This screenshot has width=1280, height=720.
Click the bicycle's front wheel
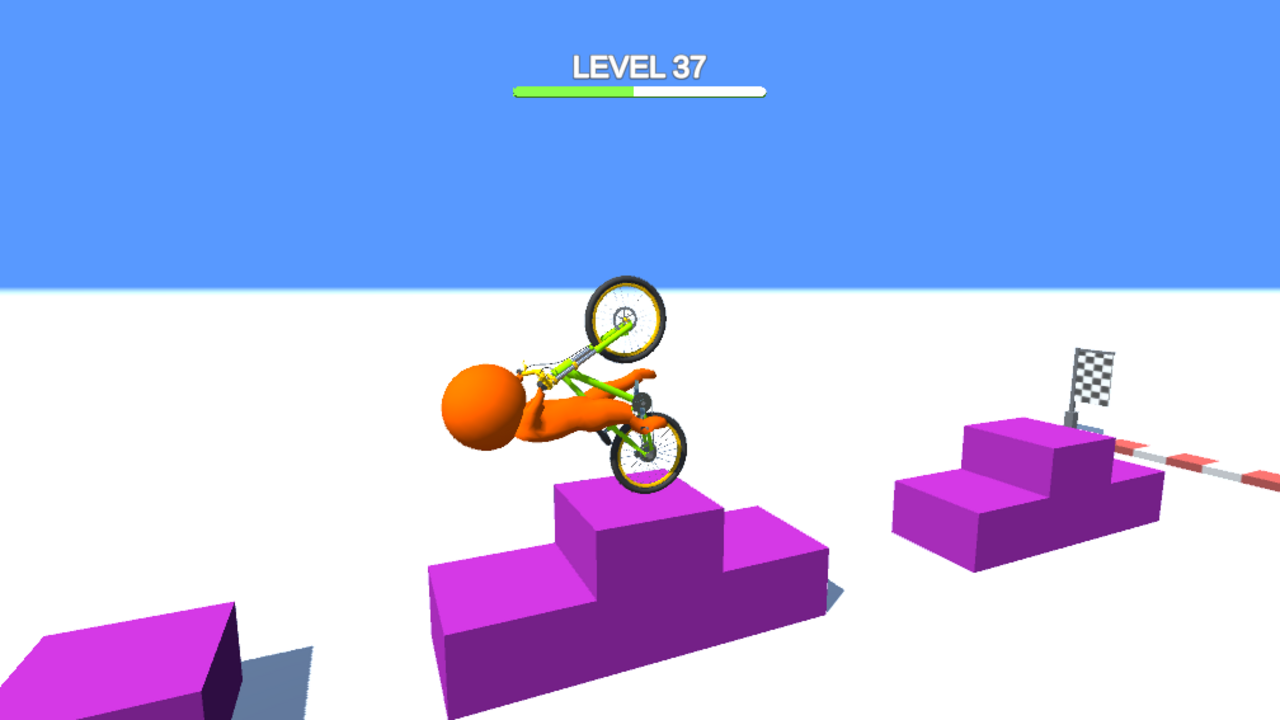coord(624,315)
